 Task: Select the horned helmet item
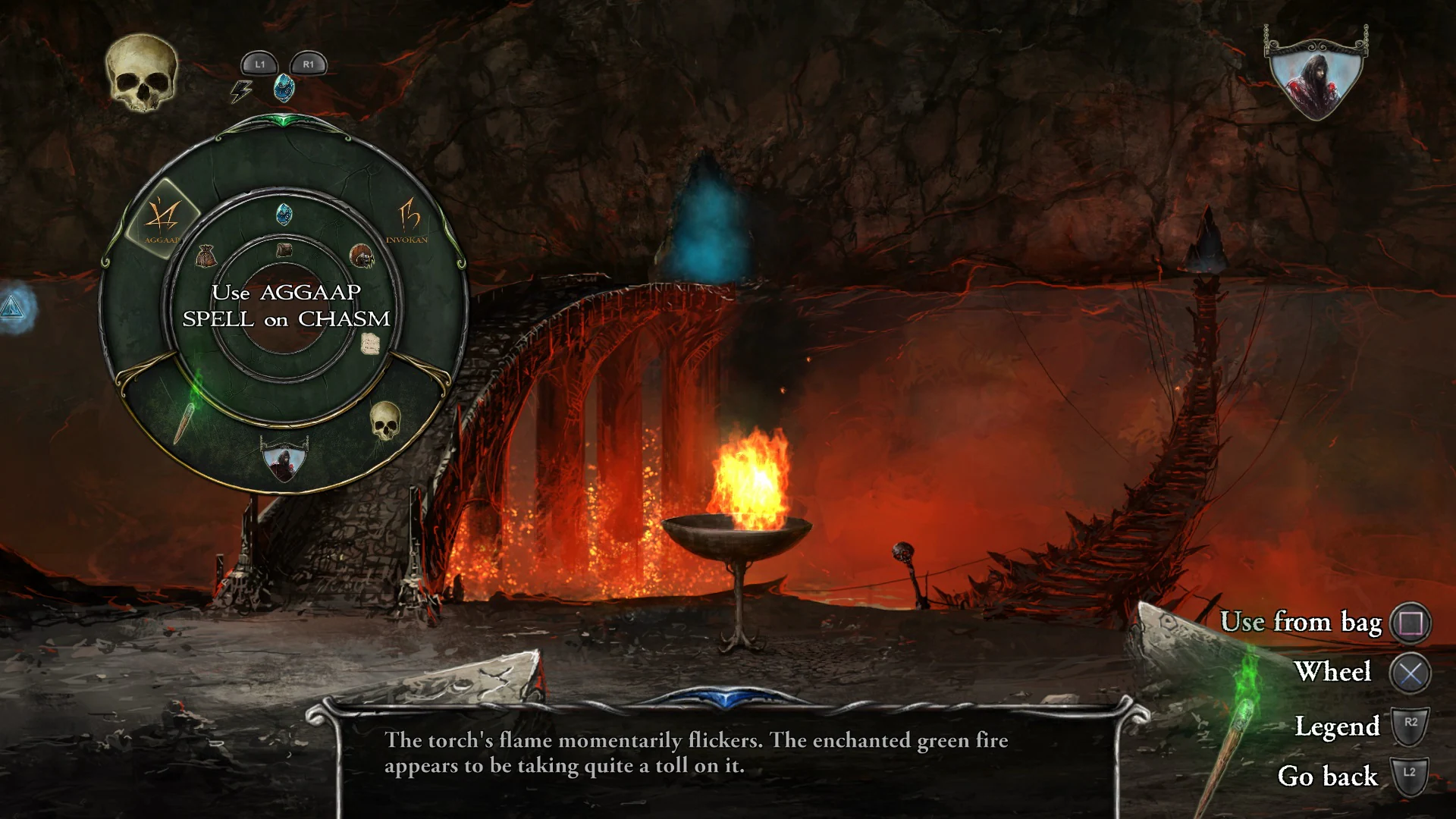362,255
